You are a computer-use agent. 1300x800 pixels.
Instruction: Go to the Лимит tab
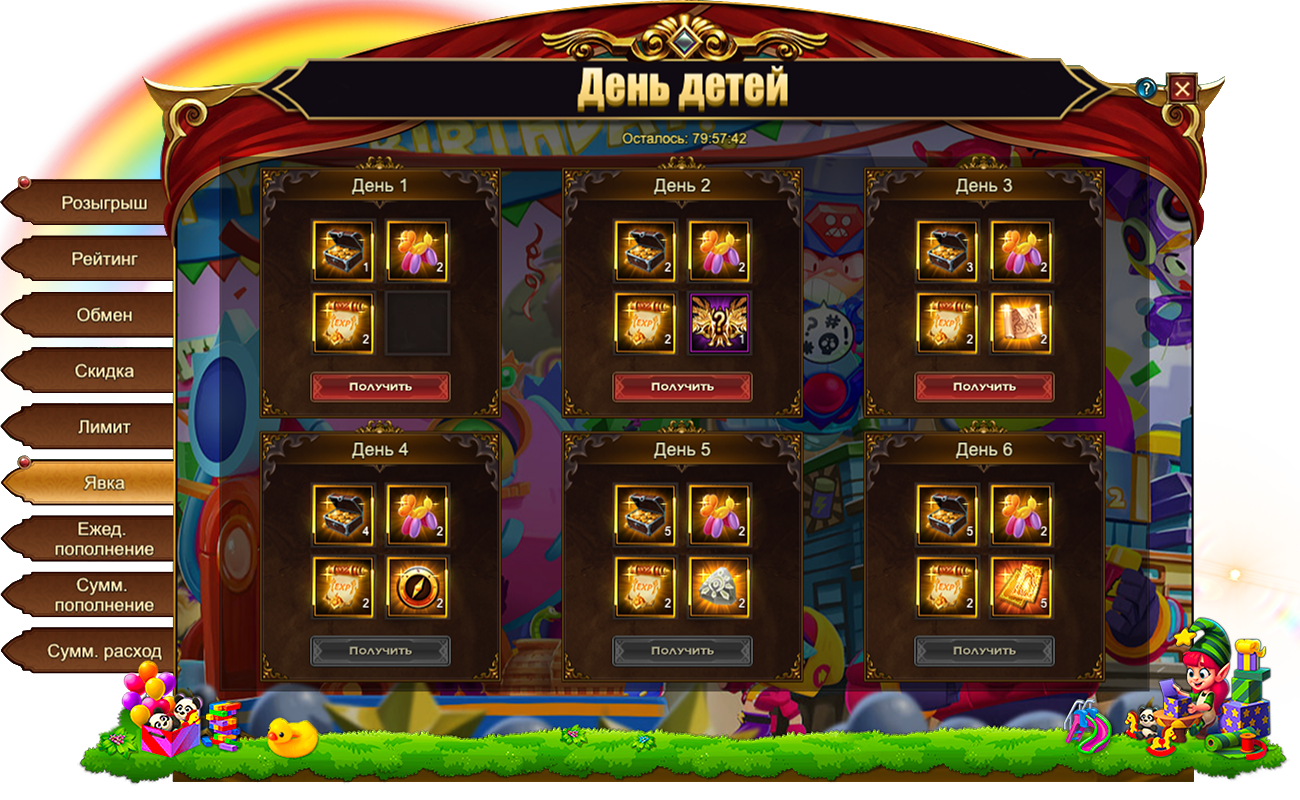103,427
